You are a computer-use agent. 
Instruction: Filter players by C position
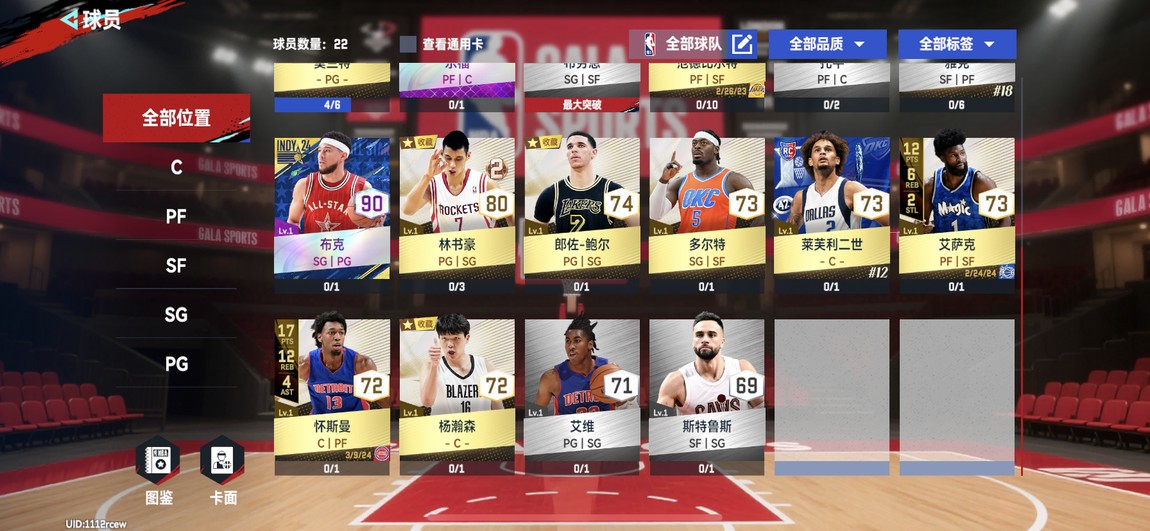pyautogui.click(x=176, y=167)
